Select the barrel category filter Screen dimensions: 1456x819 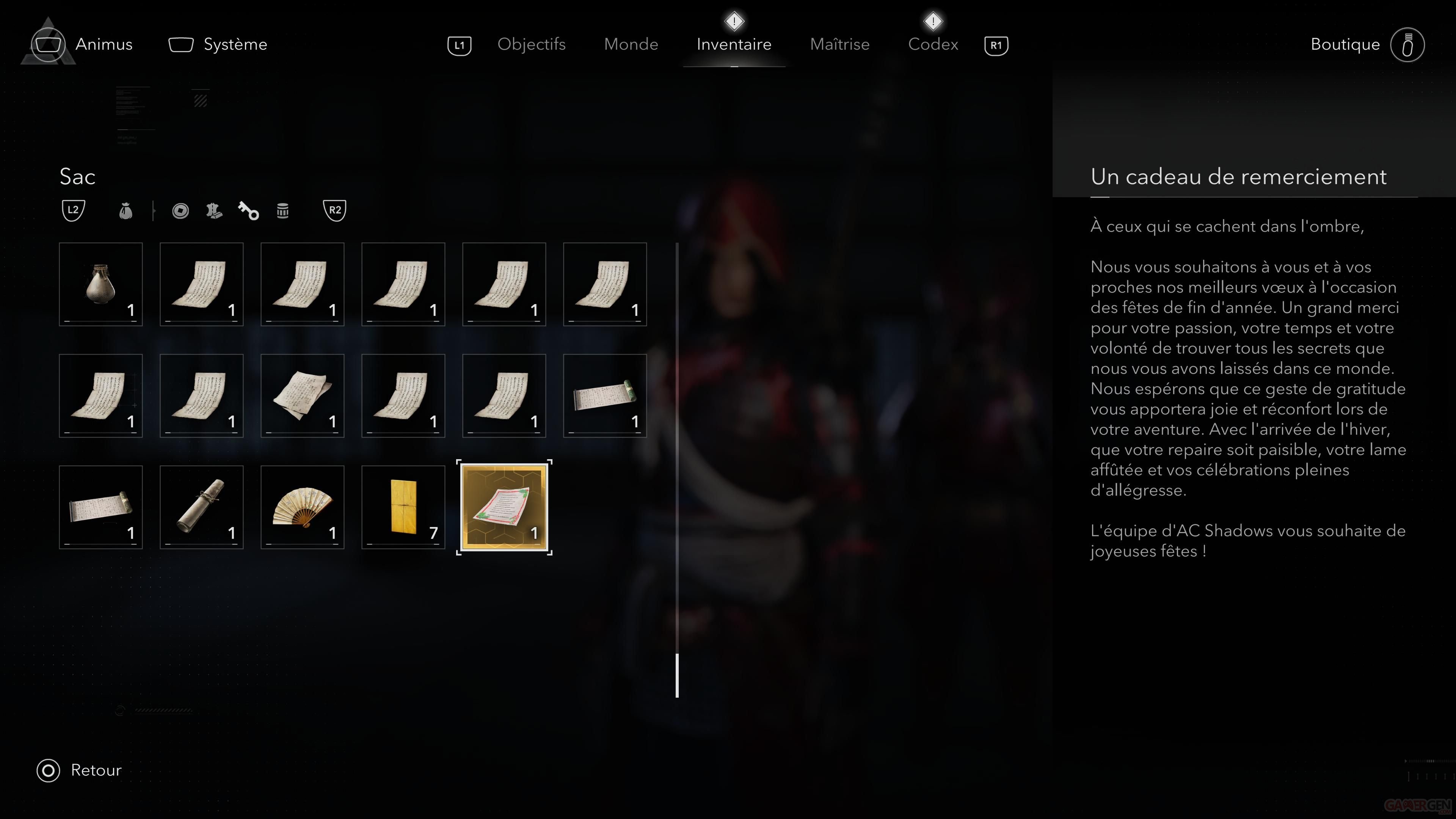pyautogui.click(x=282, y=211)
